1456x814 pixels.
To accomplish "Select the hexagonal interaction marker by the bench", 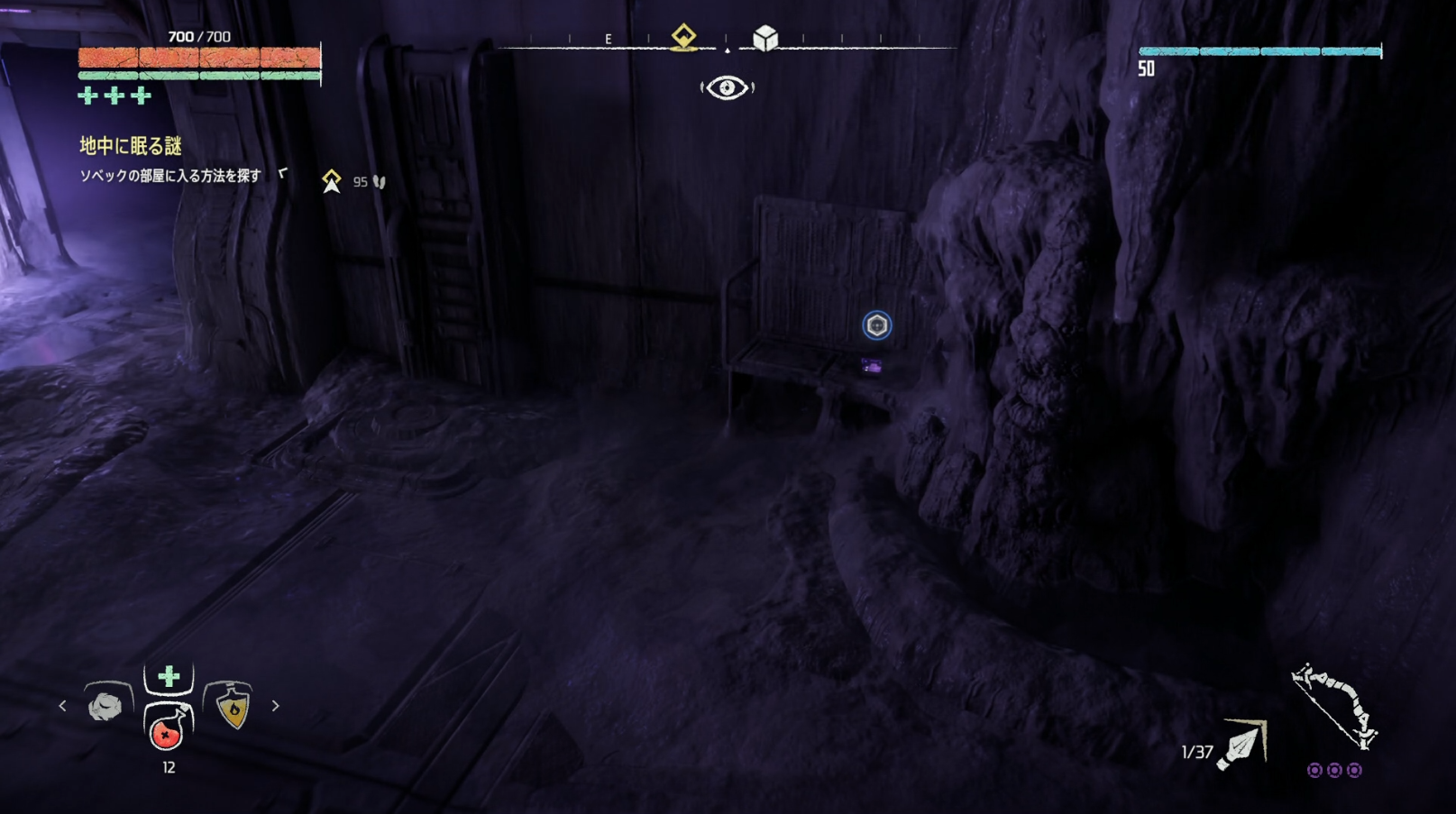I will pos(876,325).
